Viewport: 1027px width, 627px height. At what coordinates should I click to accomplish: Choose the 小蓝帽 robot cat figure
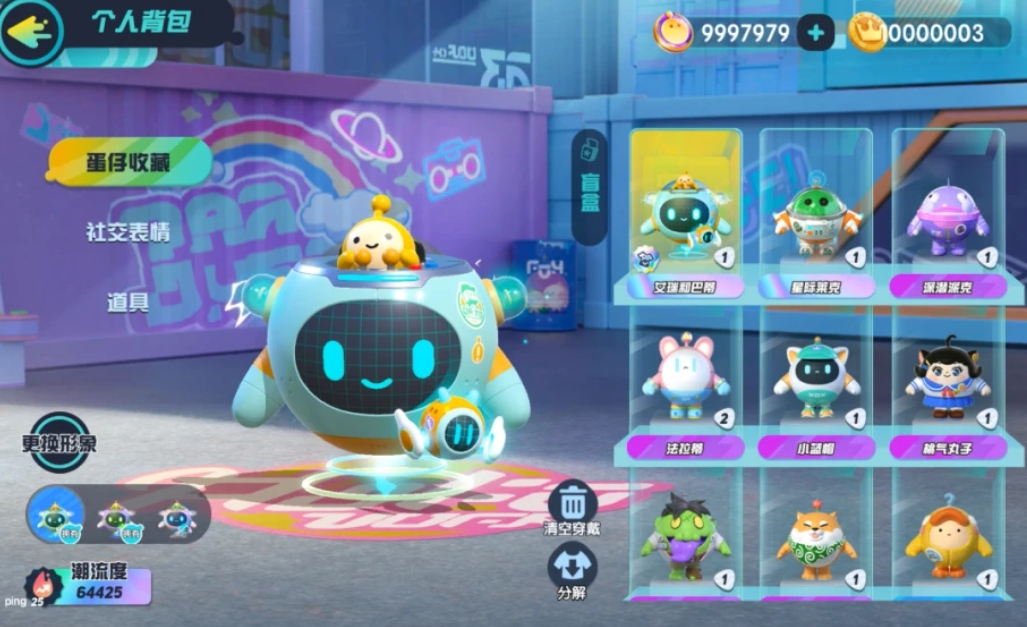click(816, 380)
